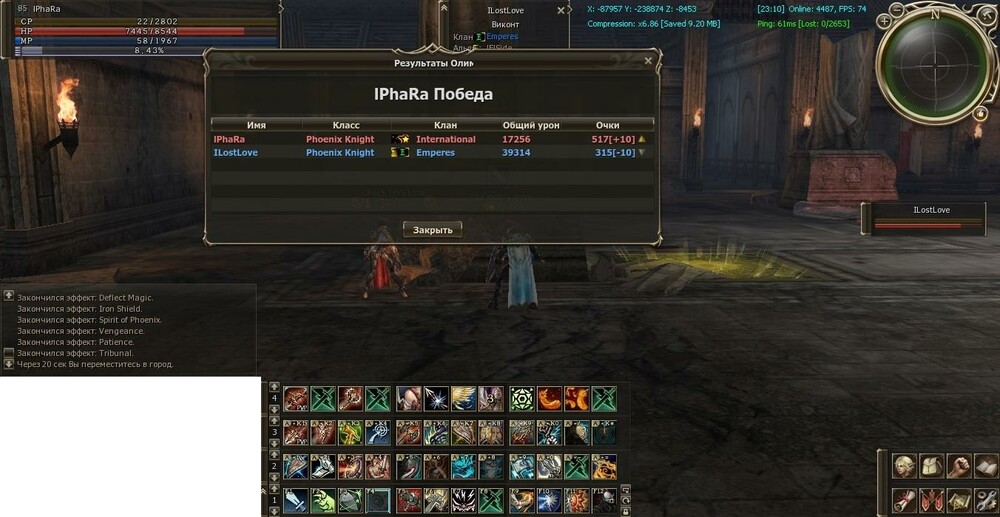Open the skills book icon
Image resolution: width=1000 pixels, height=517 pixels.
(985, 466)
